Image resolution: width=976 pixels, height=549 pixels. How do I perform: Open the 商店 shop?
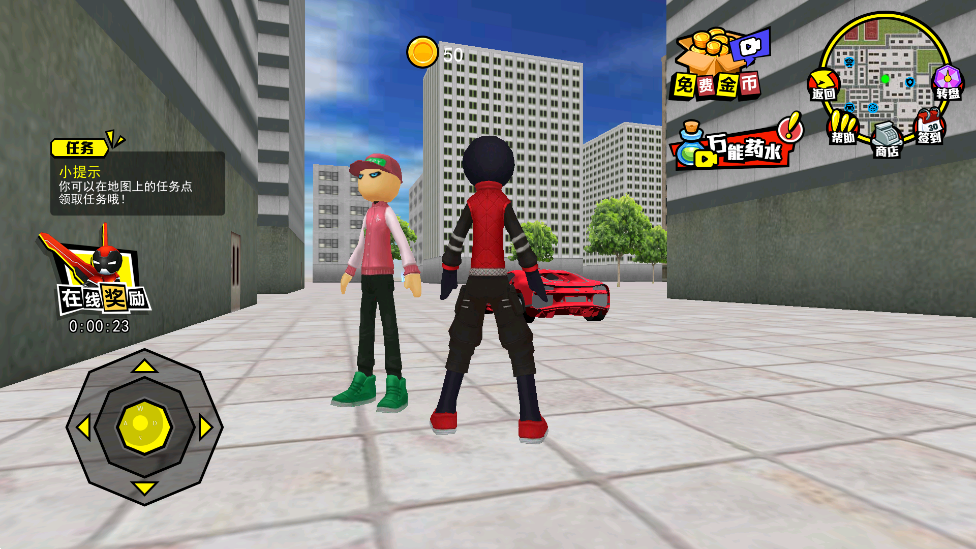[887, 138]
